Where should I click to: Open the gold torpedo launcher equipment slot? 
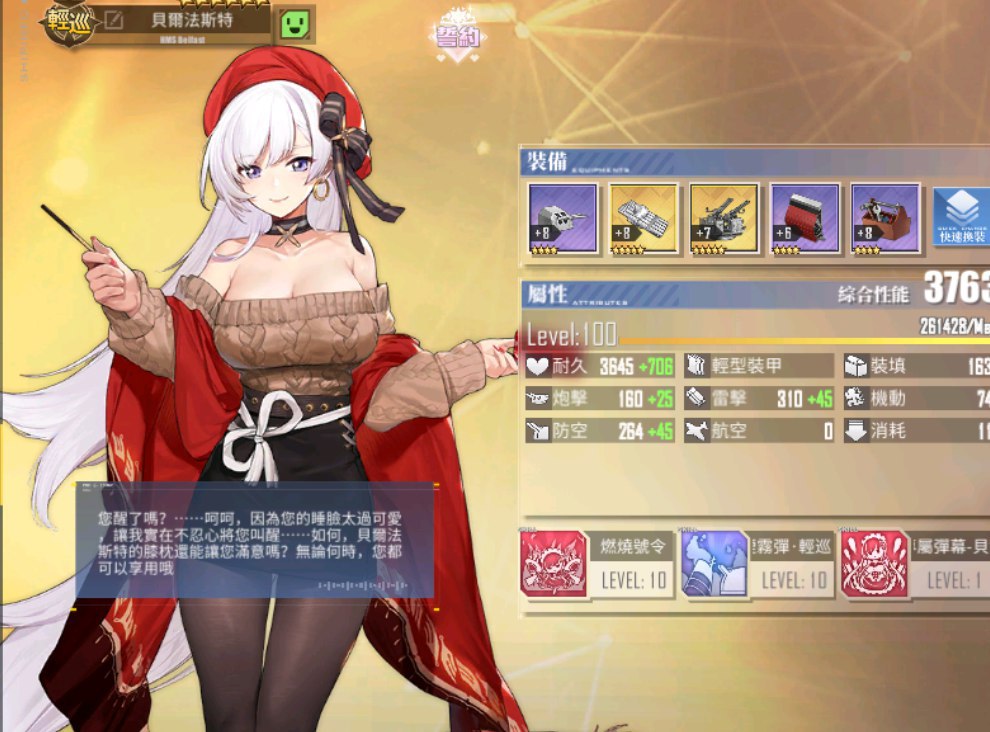(643, 218)
